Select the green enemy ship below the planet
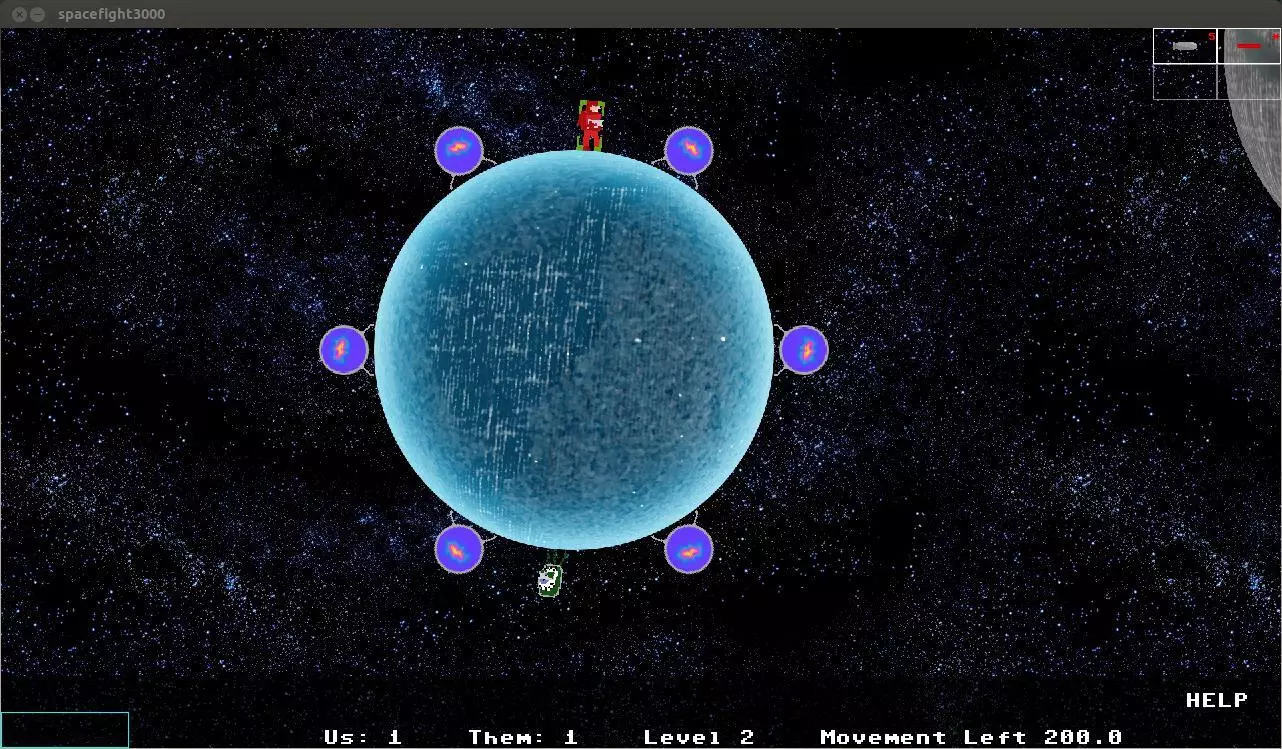This screenshot has height=749, width=1282. coord(550,581)
